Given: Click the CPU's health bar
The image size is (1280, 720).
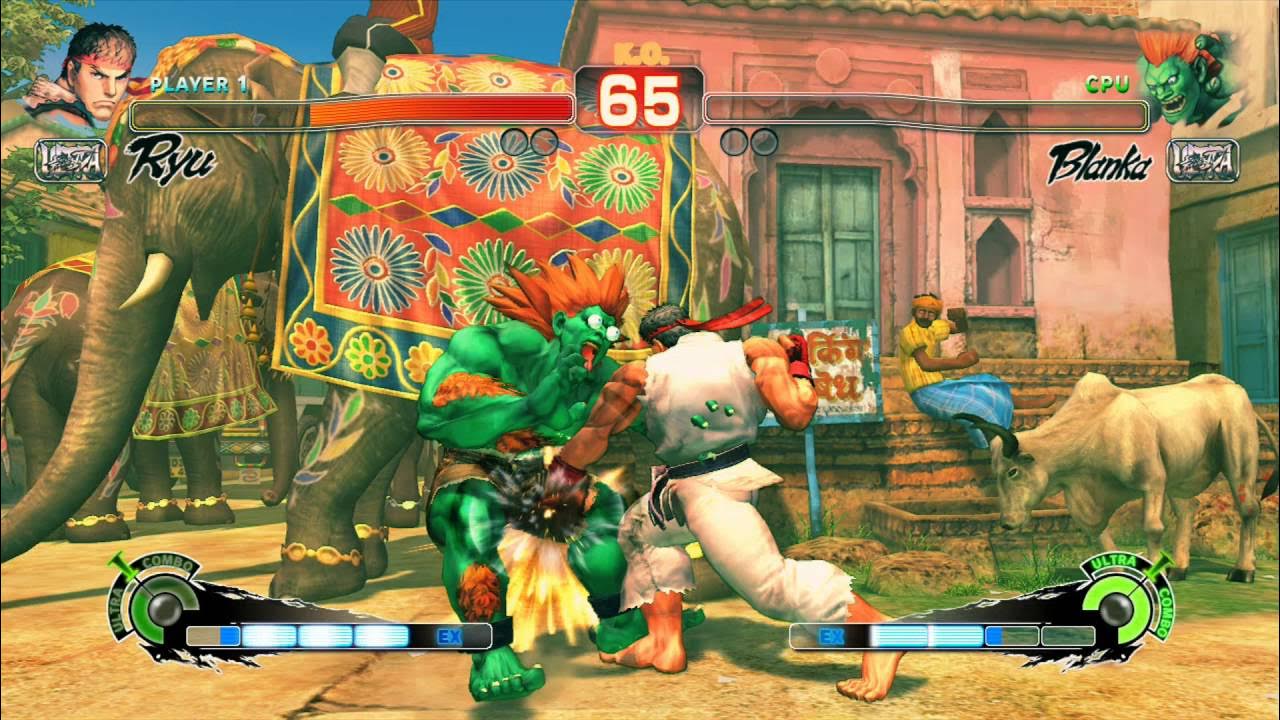Looking at the screenshot, I should point(925,112).
